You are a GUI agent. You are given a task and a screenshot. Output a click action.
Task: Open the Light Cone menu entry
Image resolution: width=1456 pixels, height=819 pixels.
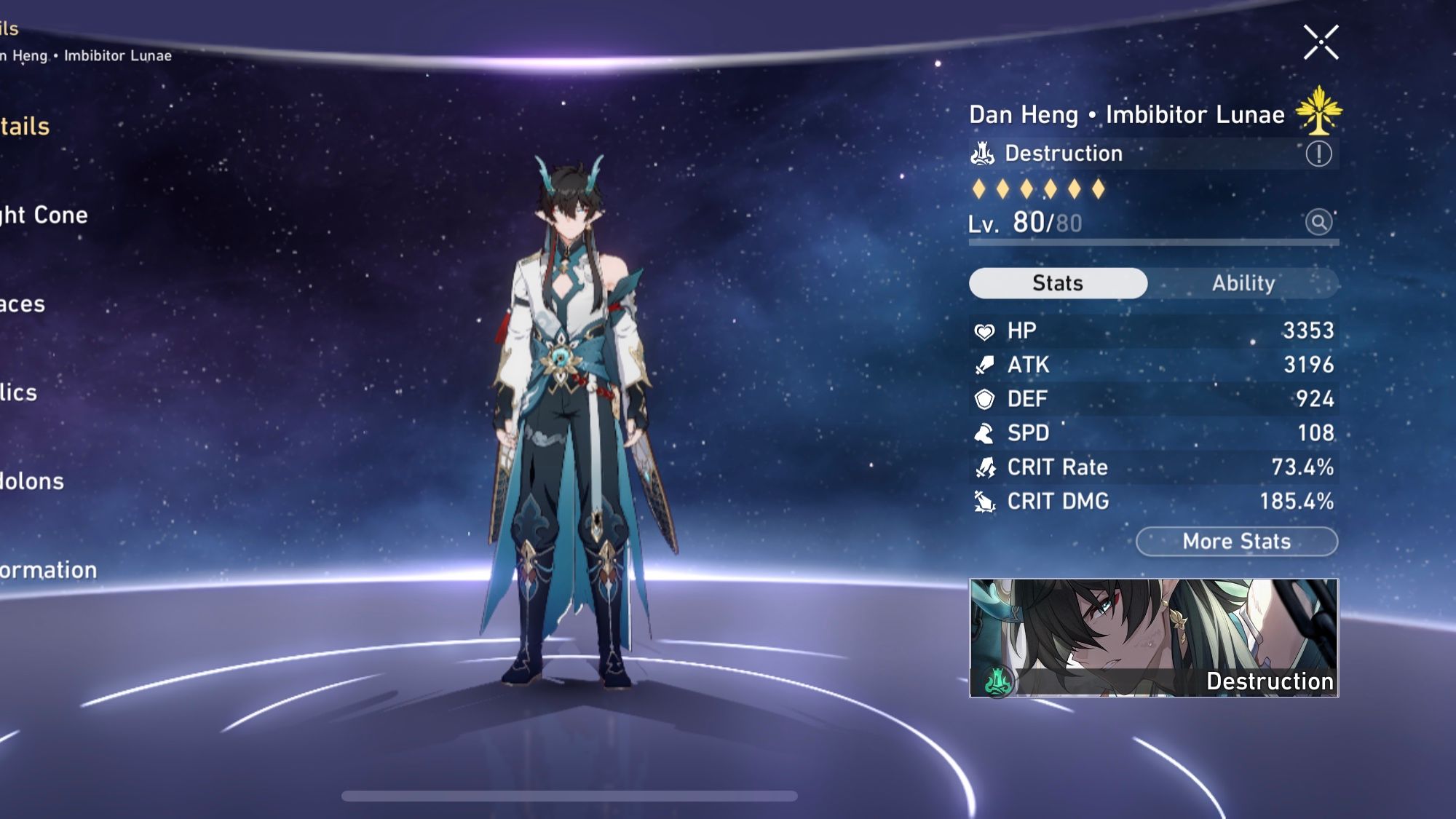44,215
